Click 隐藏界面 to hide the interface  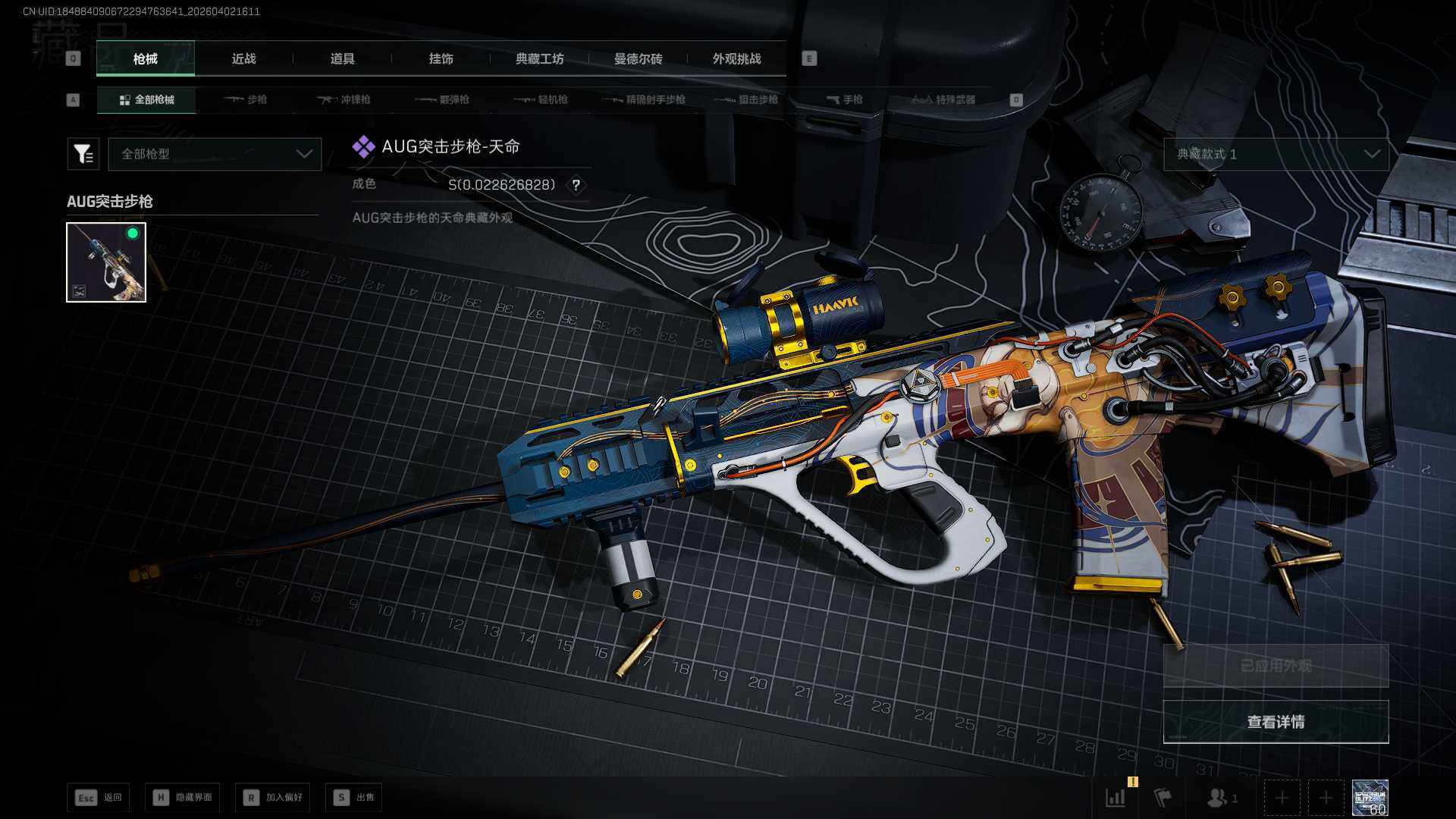(x=183, y=797)
